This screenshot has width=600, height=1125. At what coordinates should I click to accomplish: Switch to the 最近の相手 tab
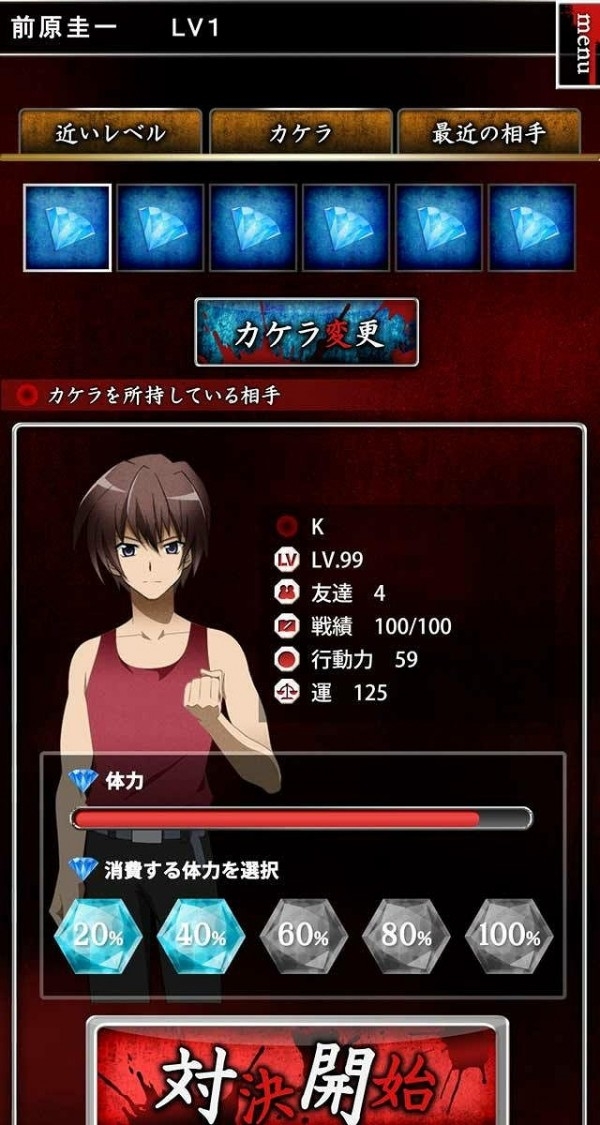[x=489, y=133]
